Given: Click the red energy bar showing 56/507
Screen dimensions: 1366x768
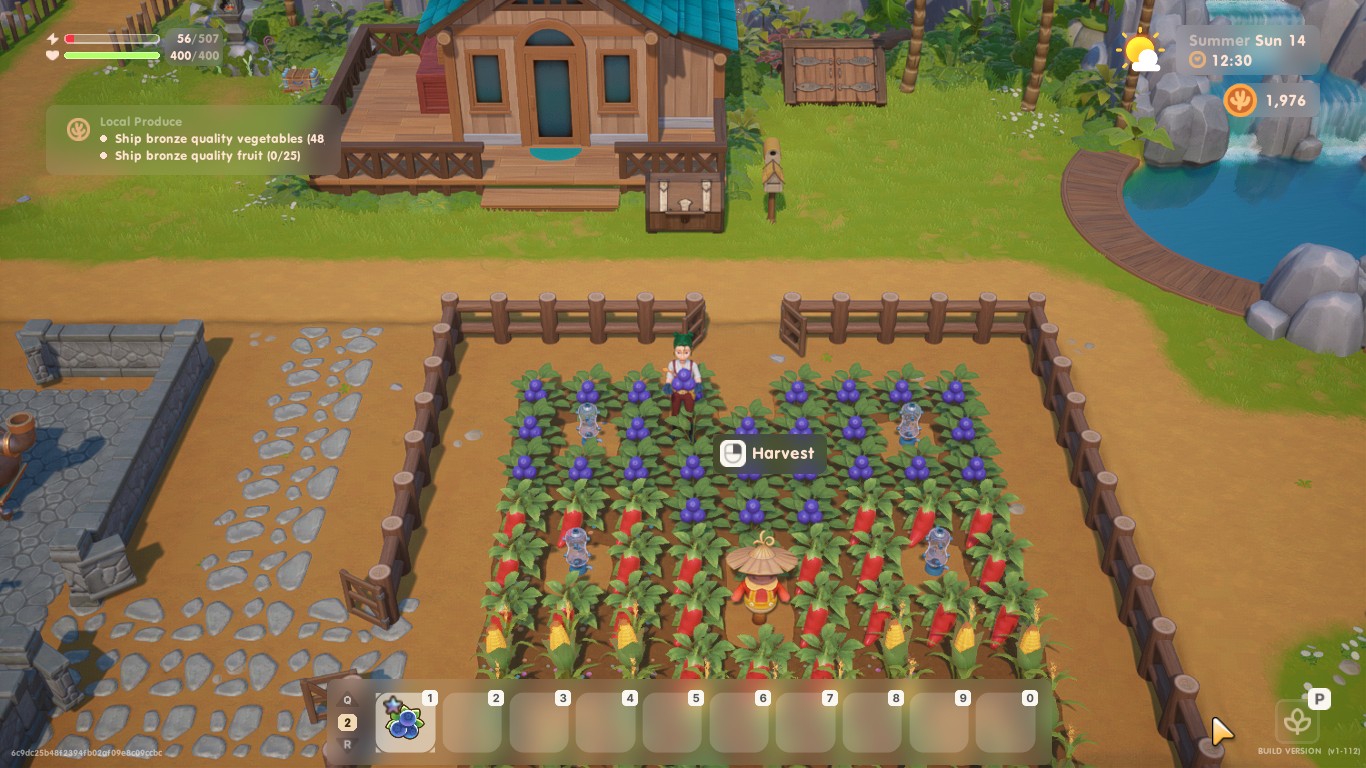Looking at the screenshot, I should [x=110, y=38].
